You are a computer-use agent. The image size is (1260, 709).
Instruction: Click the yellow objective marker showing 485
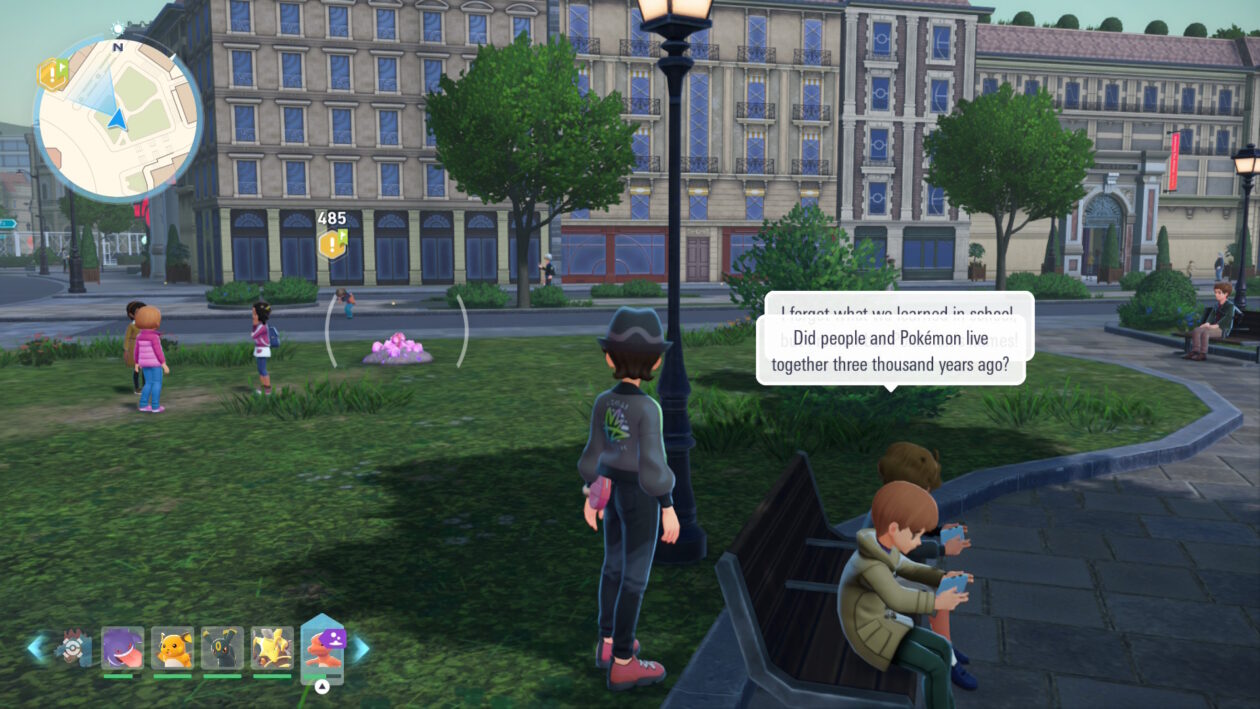332,243
